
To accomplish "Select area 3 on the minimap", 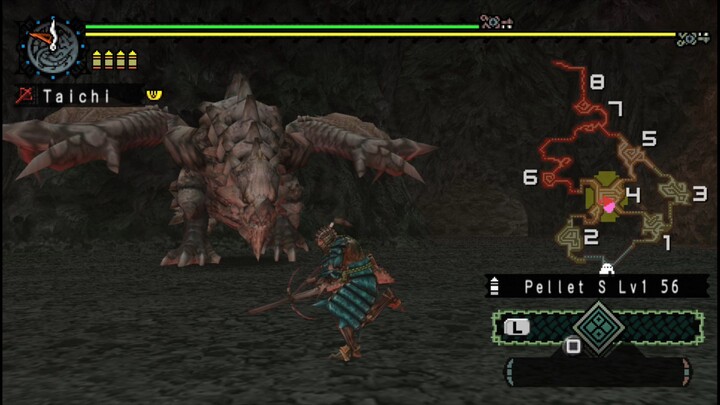I will point(699,193).
